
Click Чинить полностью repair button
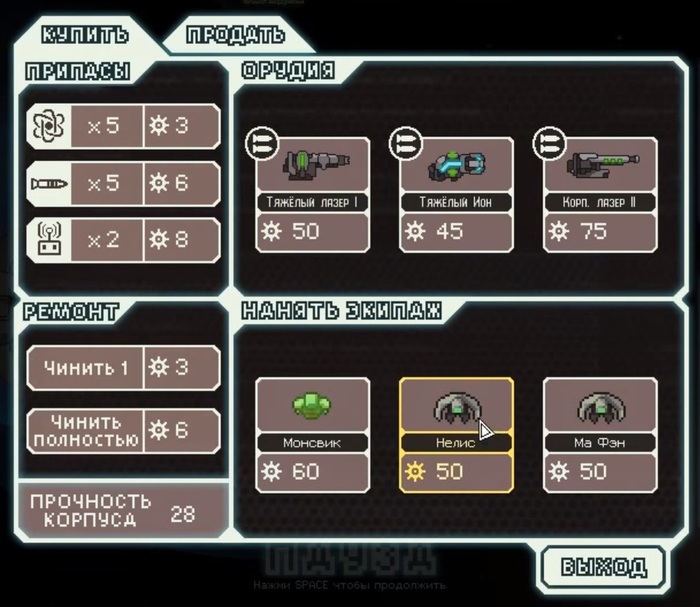point(123,430)
